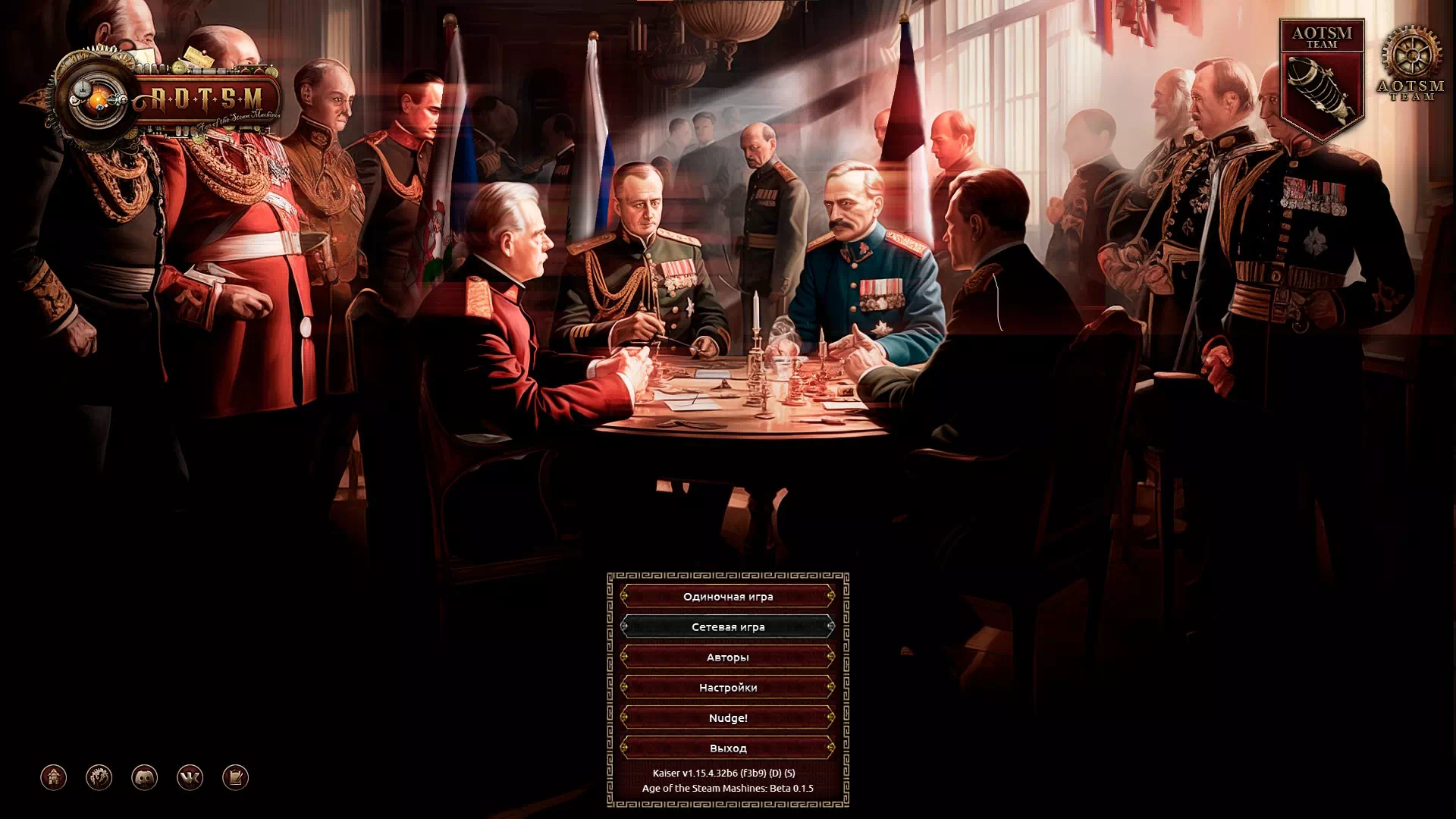Click the gold rosette on Одиночная игра button
Screen dimensions: 1456x819
click(625, 597)
